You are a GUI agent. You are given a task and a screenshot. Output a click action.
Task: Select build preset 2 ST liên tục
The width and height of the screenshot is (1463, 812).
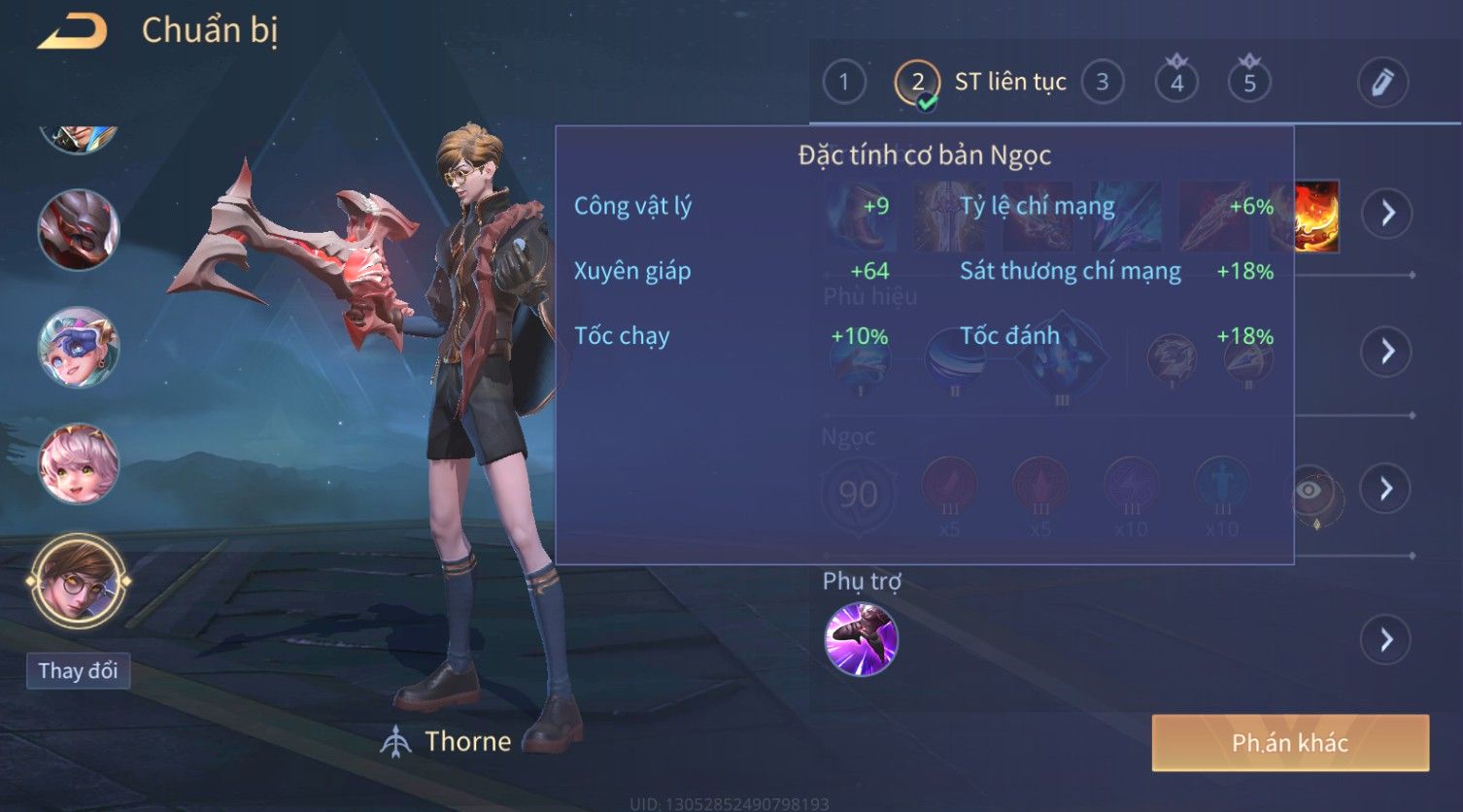coord(917,83)
